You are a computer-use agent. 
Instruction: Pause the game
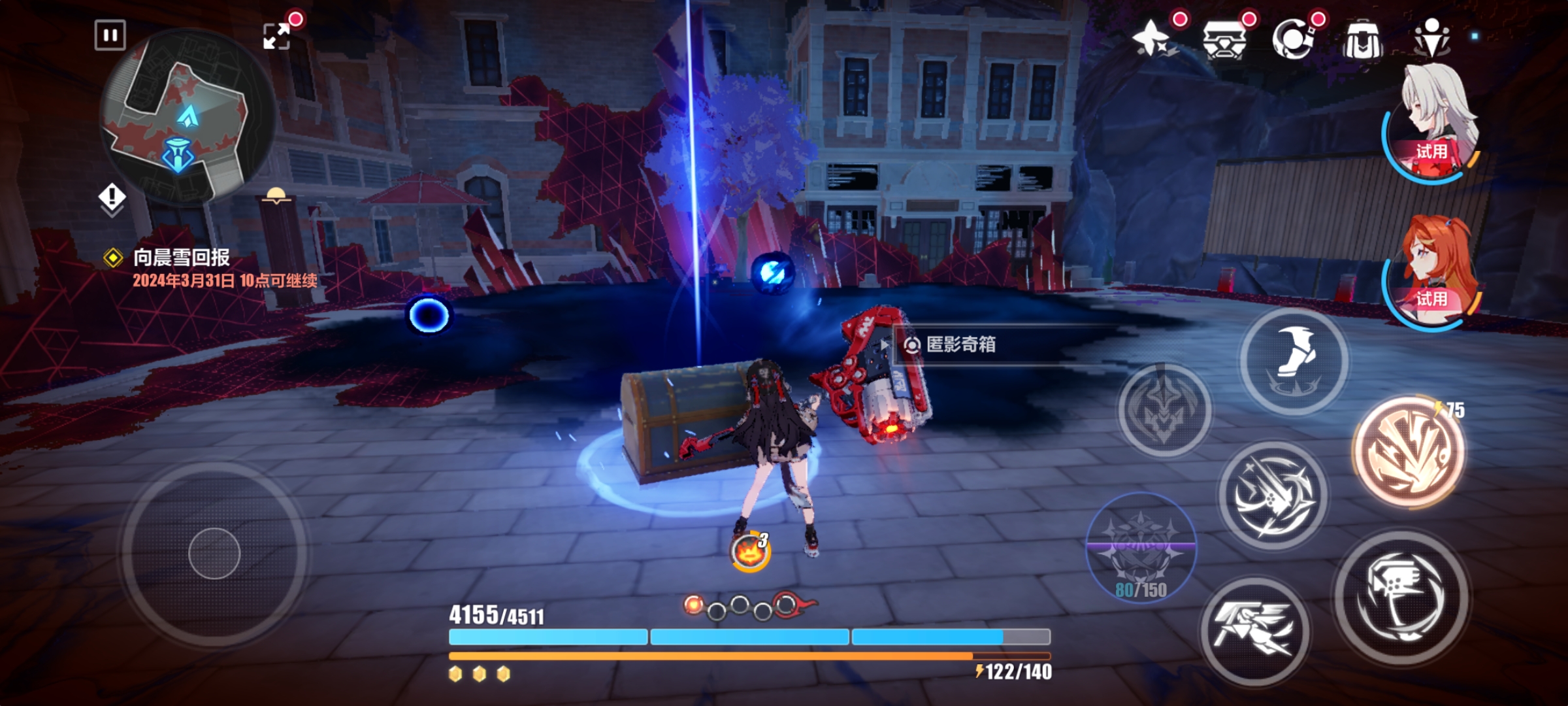[110, 35]
